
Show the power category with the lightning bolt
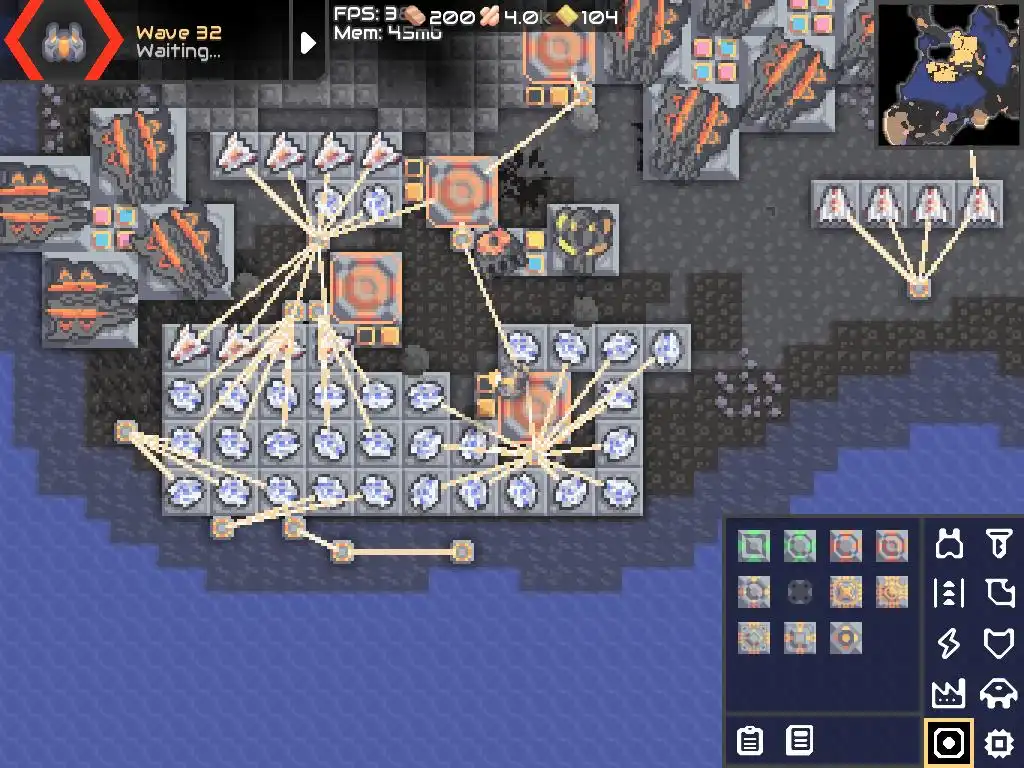[949, 643]
